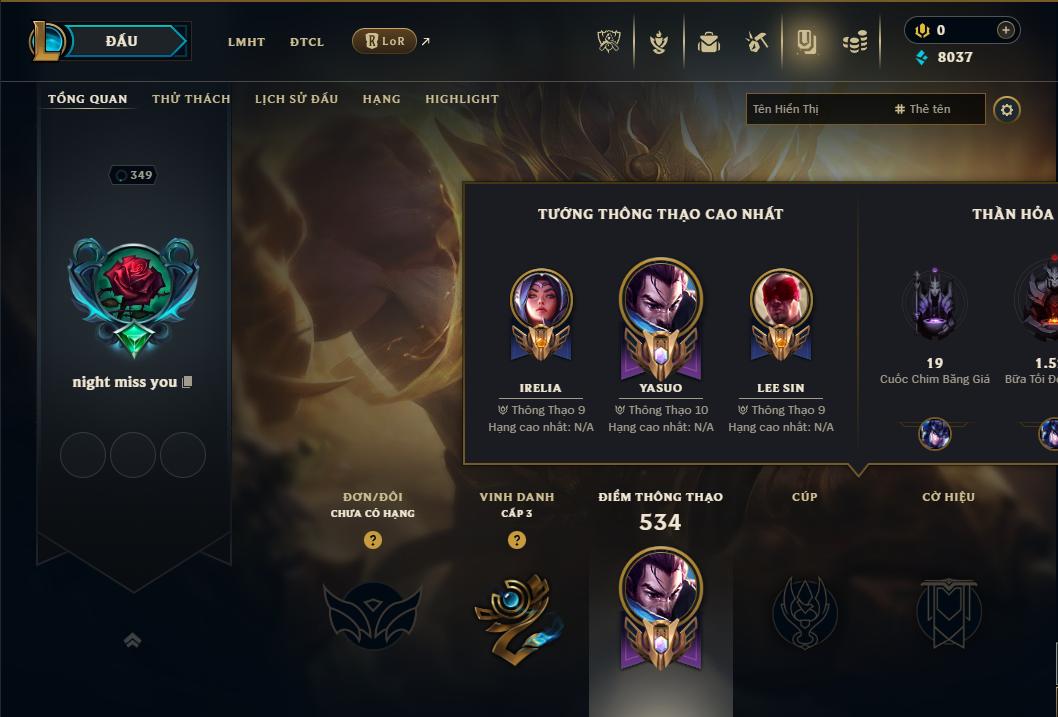
Task: Click the Tên Hiển Thị search field
Action: point(815,109)
